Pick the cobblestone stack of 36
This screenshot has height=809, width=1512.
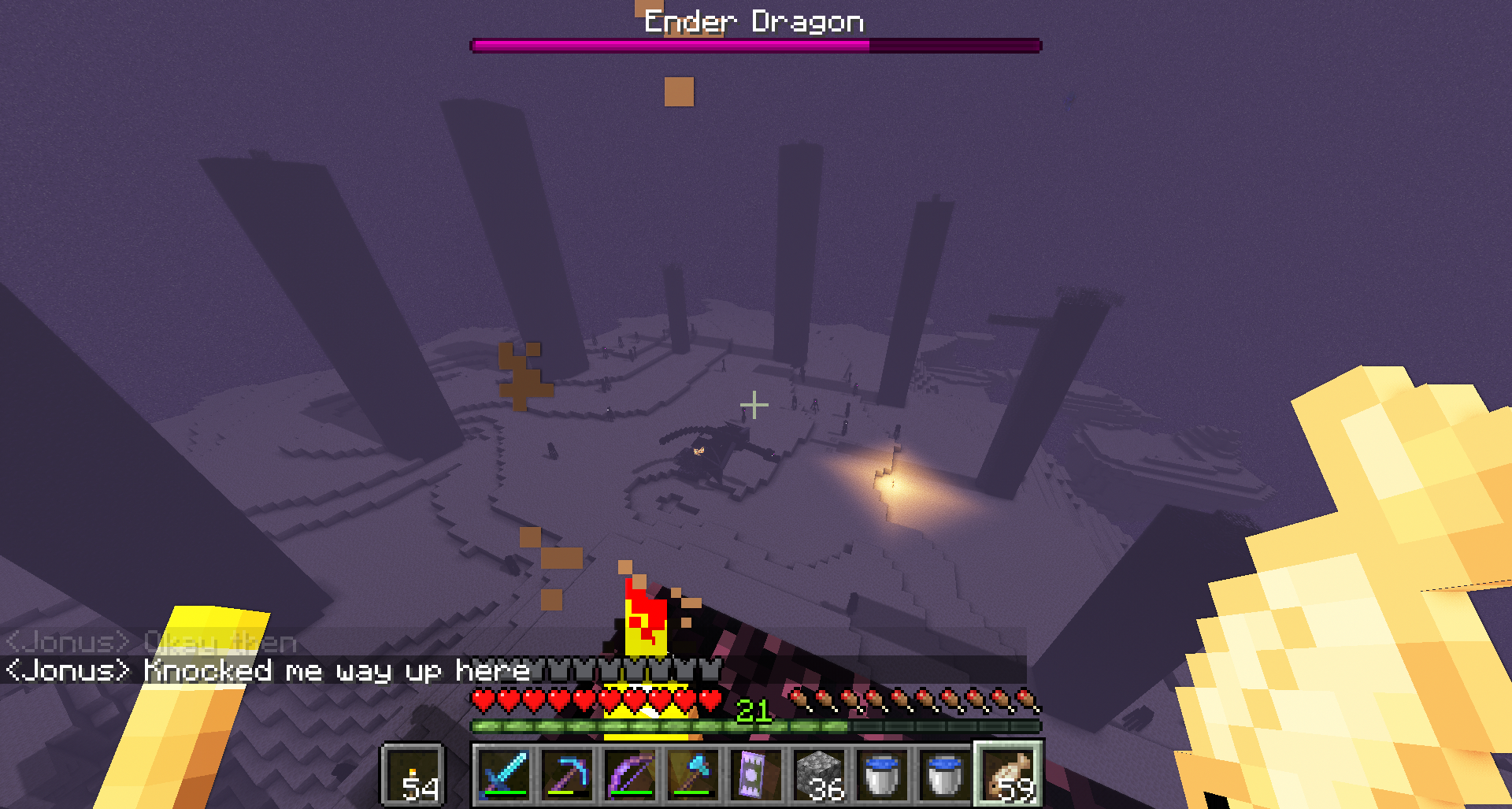pyautogui.click(x=819, y=774)
